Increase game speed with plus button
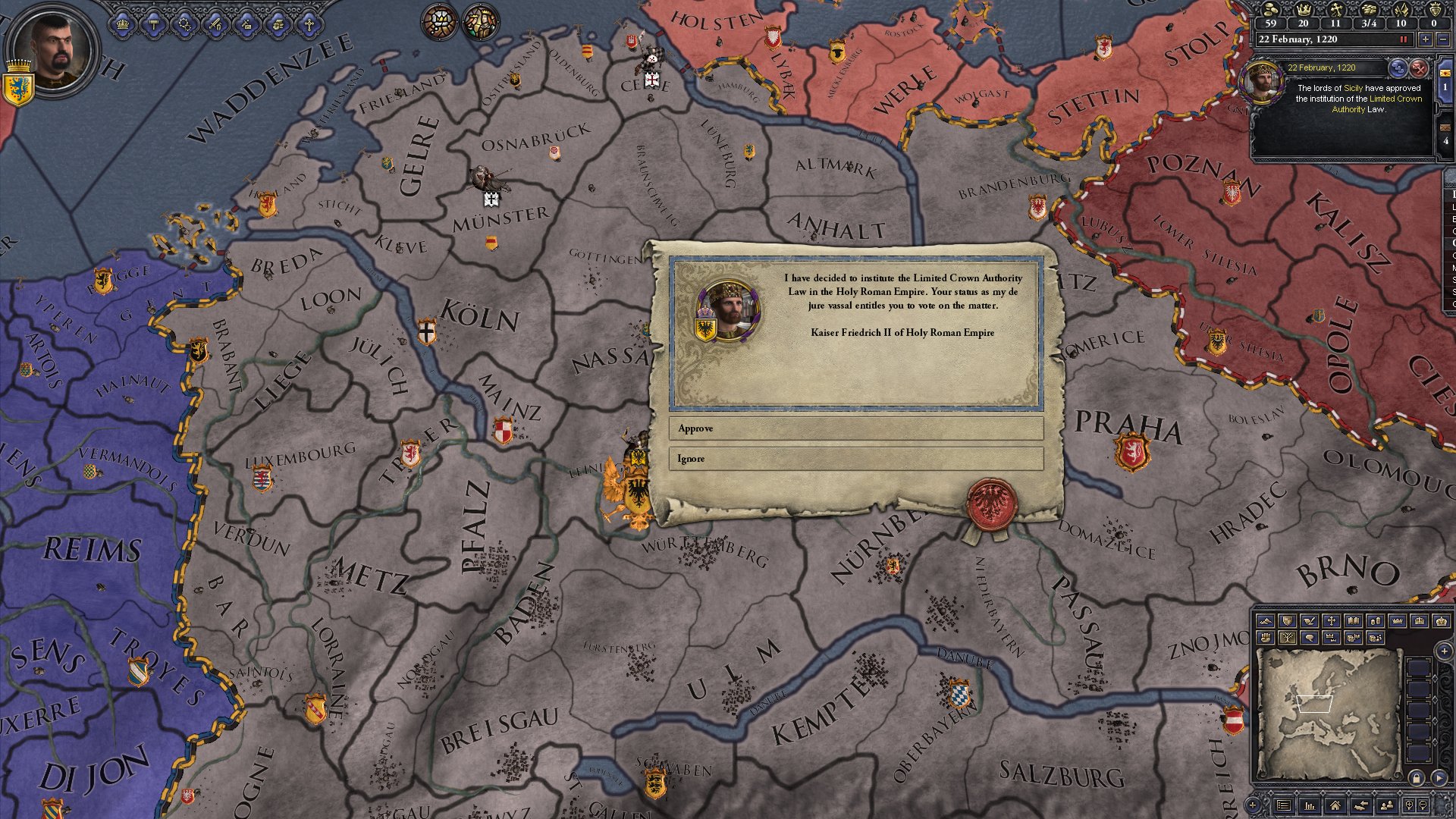Screen dimensions: 1456x819 [1425, 39]
